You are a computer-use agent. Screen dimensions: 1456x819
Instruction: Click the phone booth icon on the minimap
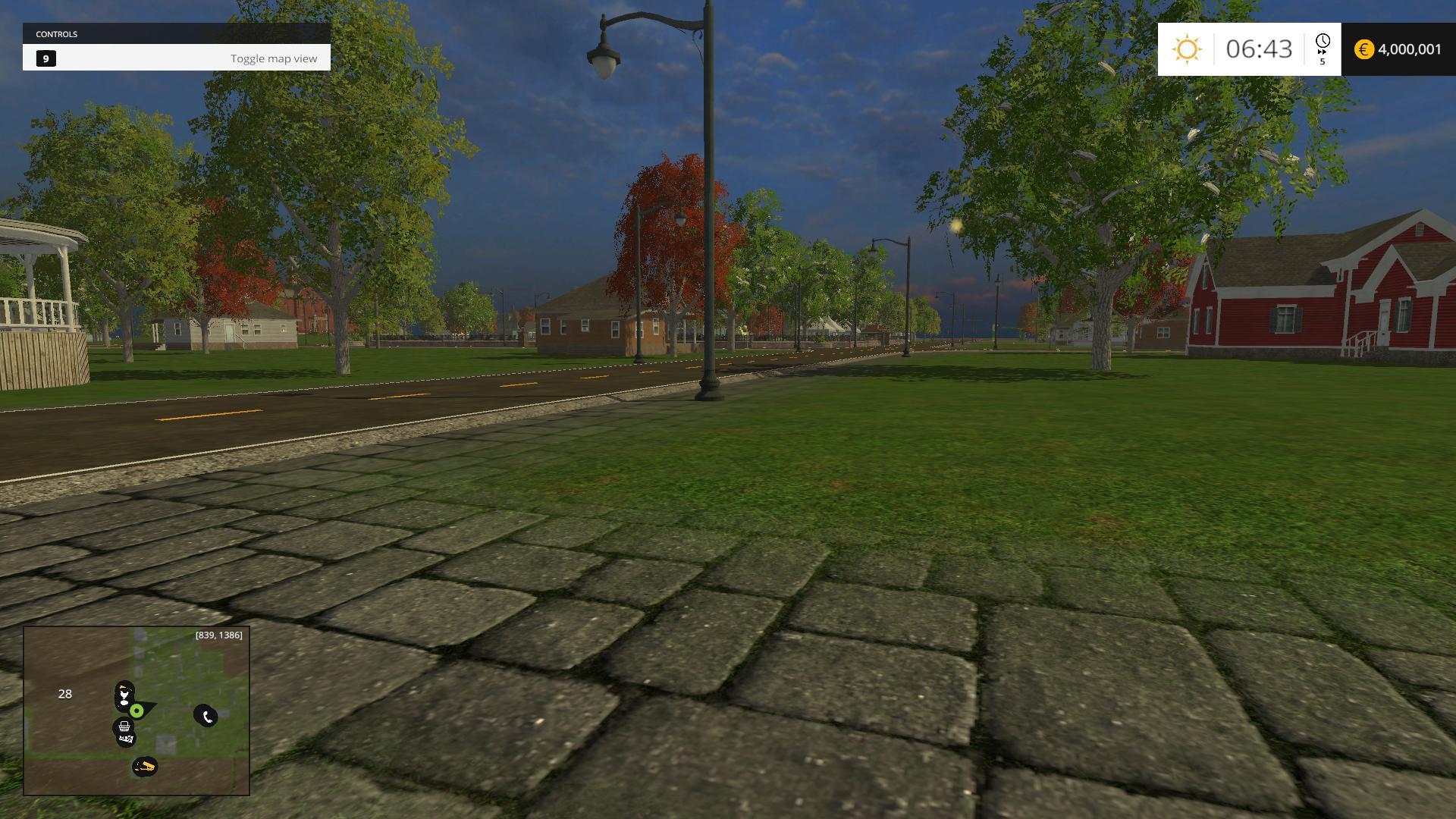coord(207,716)
